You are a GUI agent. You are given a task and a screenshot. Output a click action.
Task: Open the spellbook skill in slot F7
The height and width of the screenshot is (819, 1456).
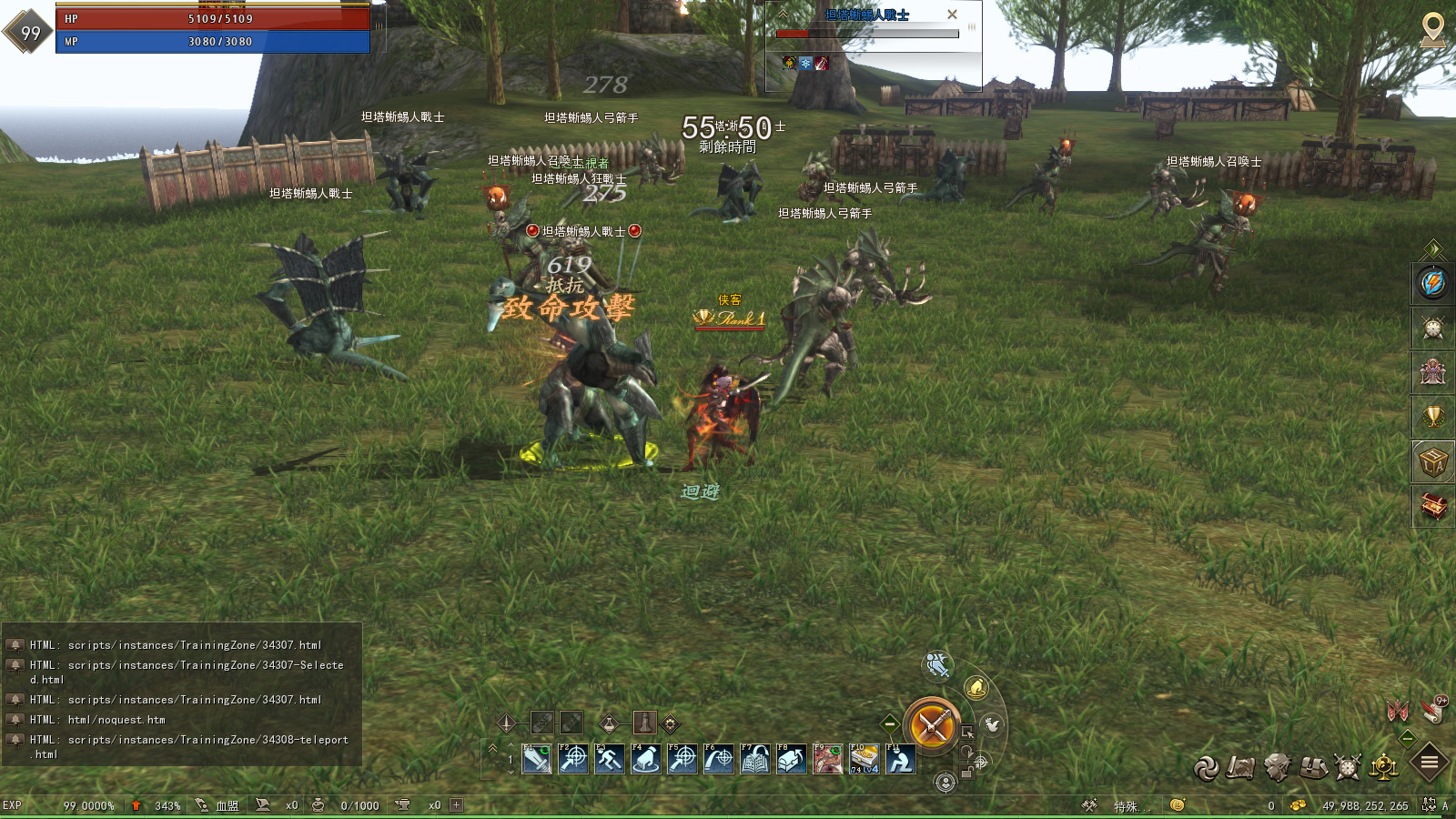coord(754,759)
